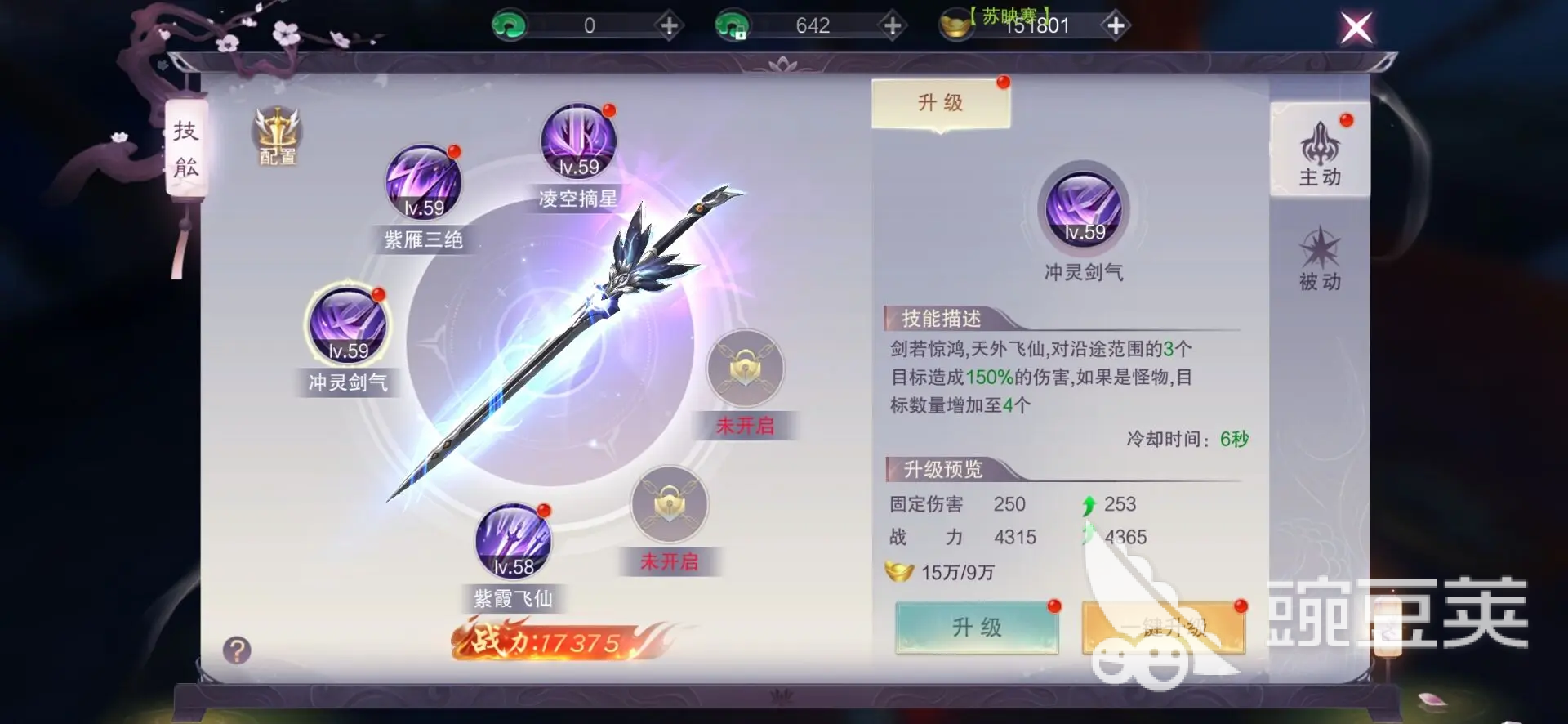Tap the plus beside the green currency
The height and width of the screenshot is (724, 1568).
click(x=670, y=25)
